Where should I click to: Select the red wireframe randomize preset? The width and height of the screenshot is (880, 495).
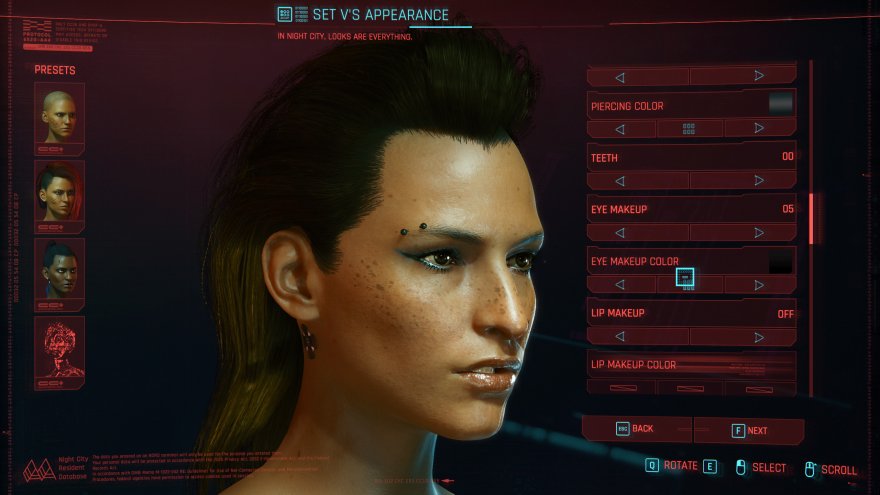(x=59, y=352)
